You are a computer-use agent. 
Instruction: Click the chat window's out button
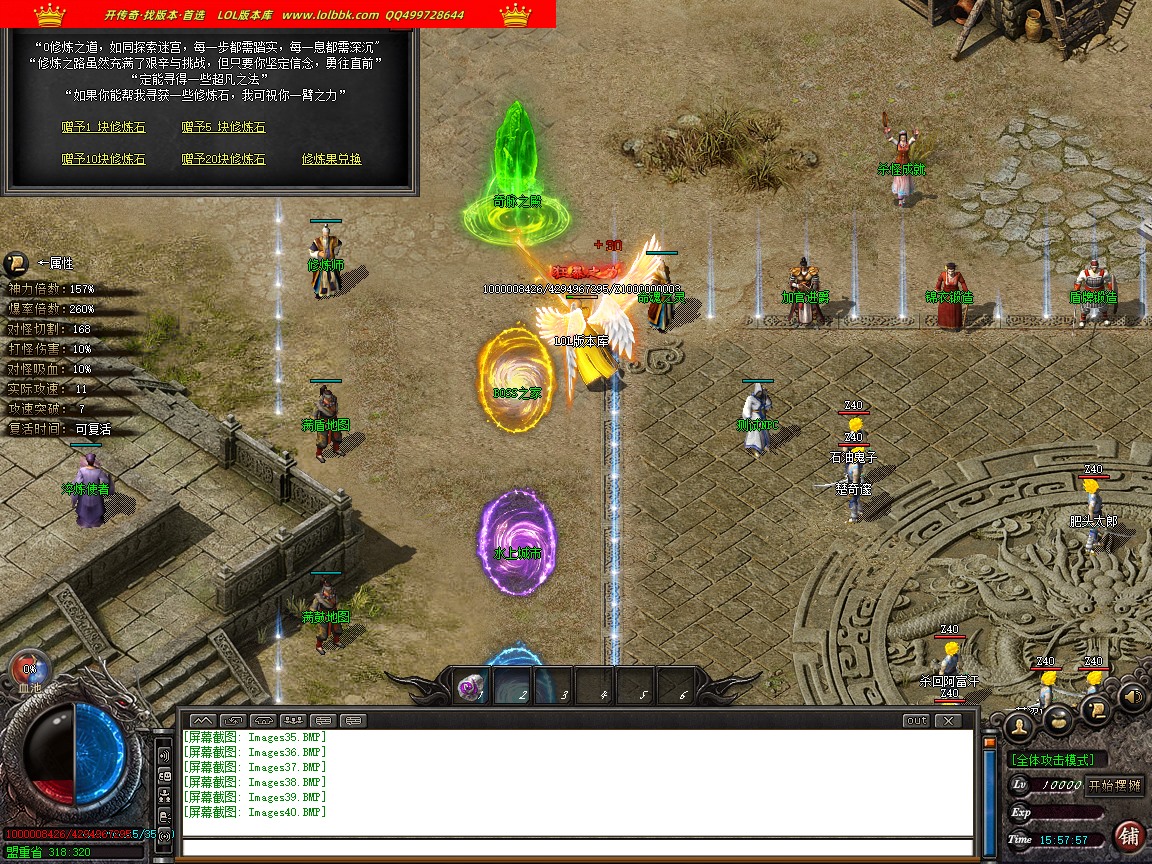click(915, 720)
